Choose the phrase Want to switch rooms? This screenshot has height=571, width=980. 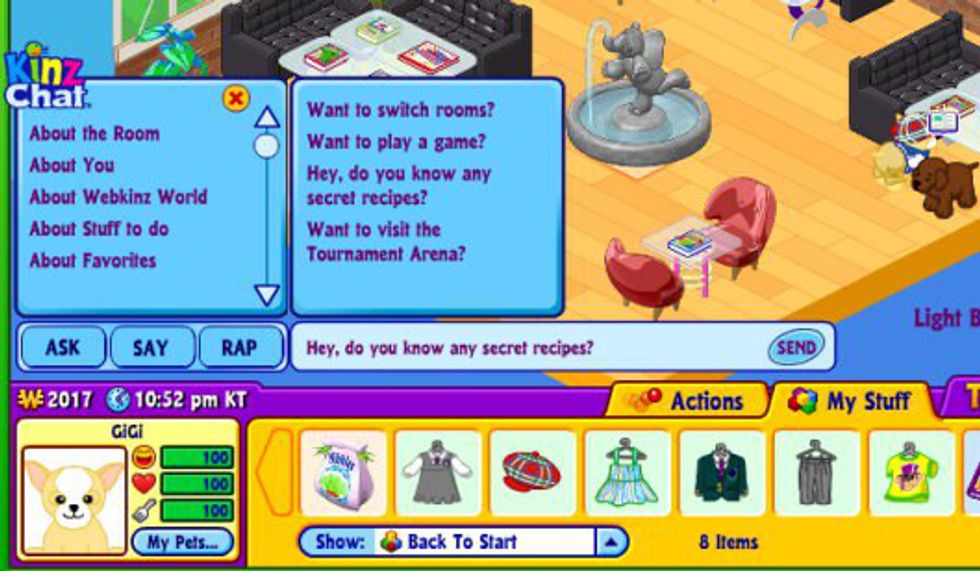pyautogui.click(x=400, y=110)
